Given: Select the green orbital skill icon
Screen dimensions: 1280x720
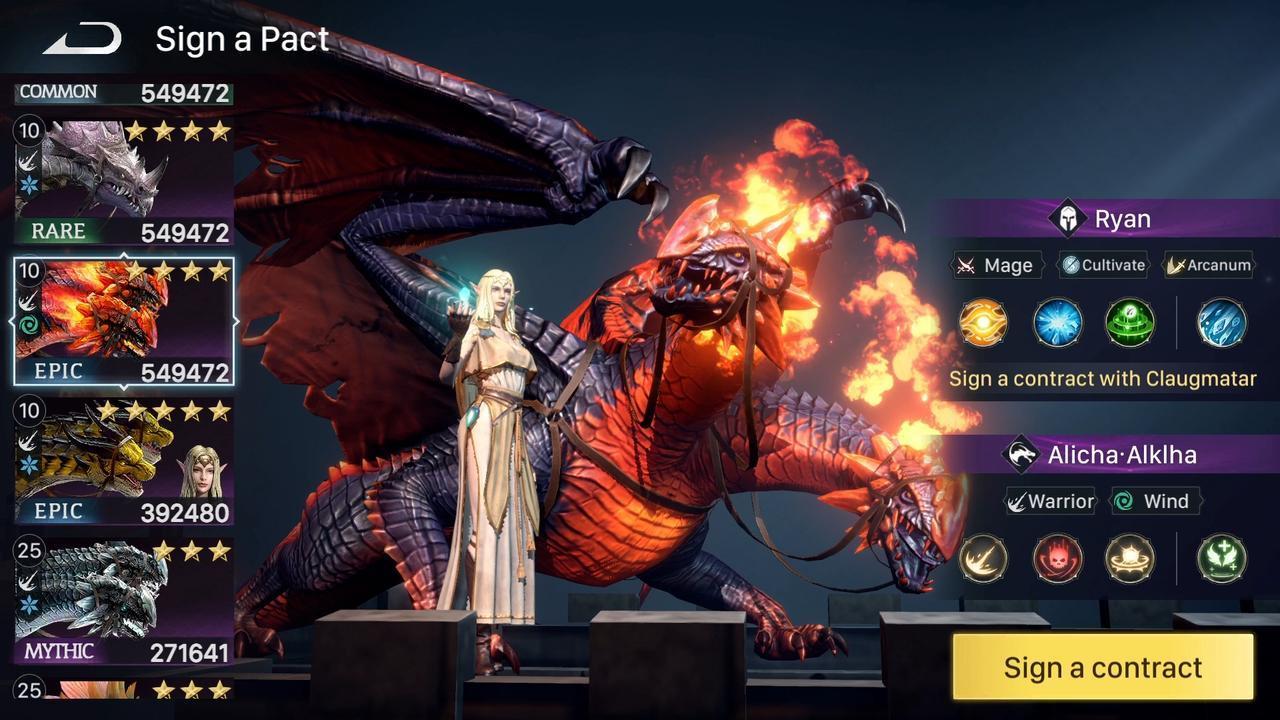Looking at the screenshot, I should point(1131,323).
